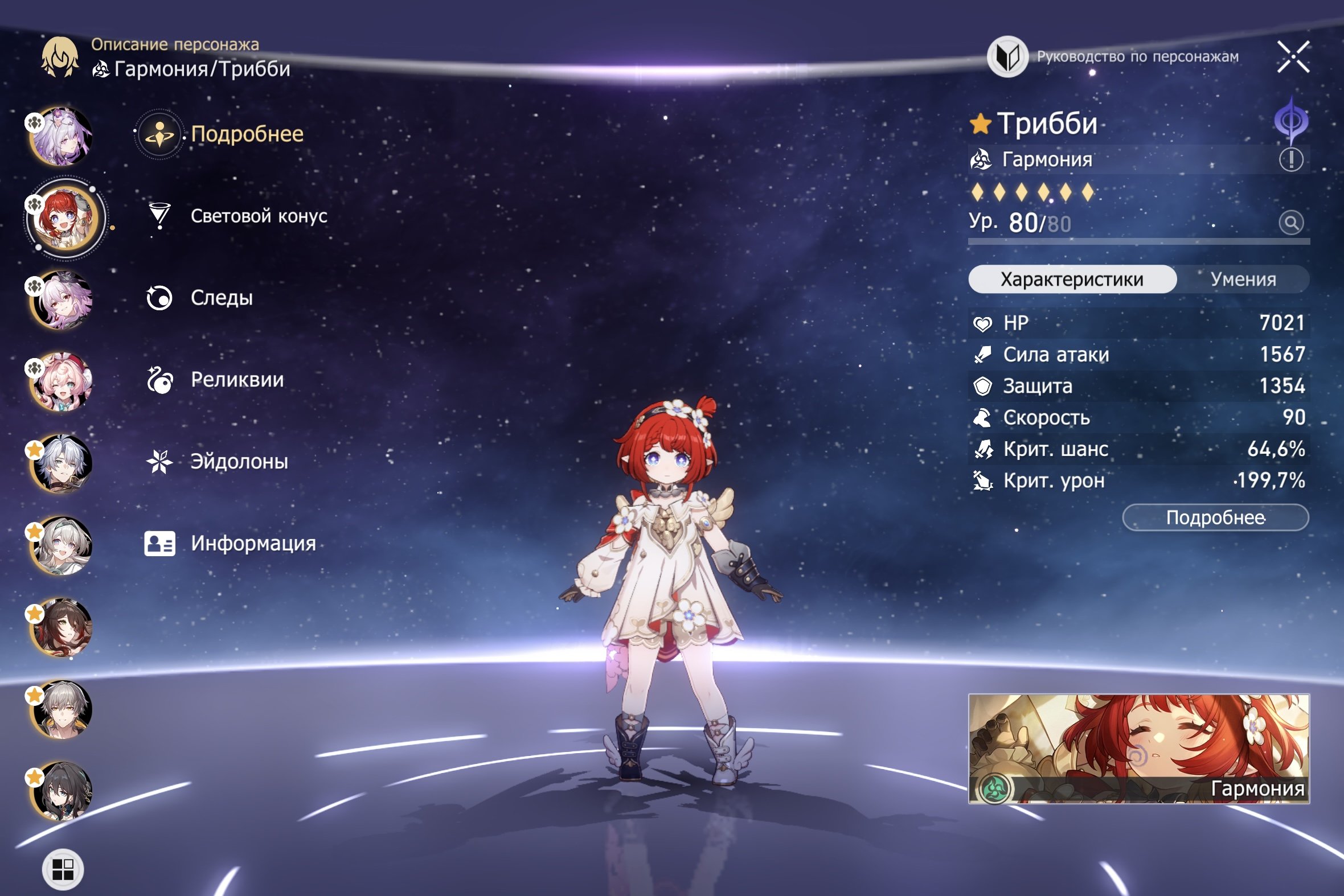Screen dimensions: 1344x896
Task: Open the exclamation info icon near Гармония
Action: click(x=1291, y=159)
